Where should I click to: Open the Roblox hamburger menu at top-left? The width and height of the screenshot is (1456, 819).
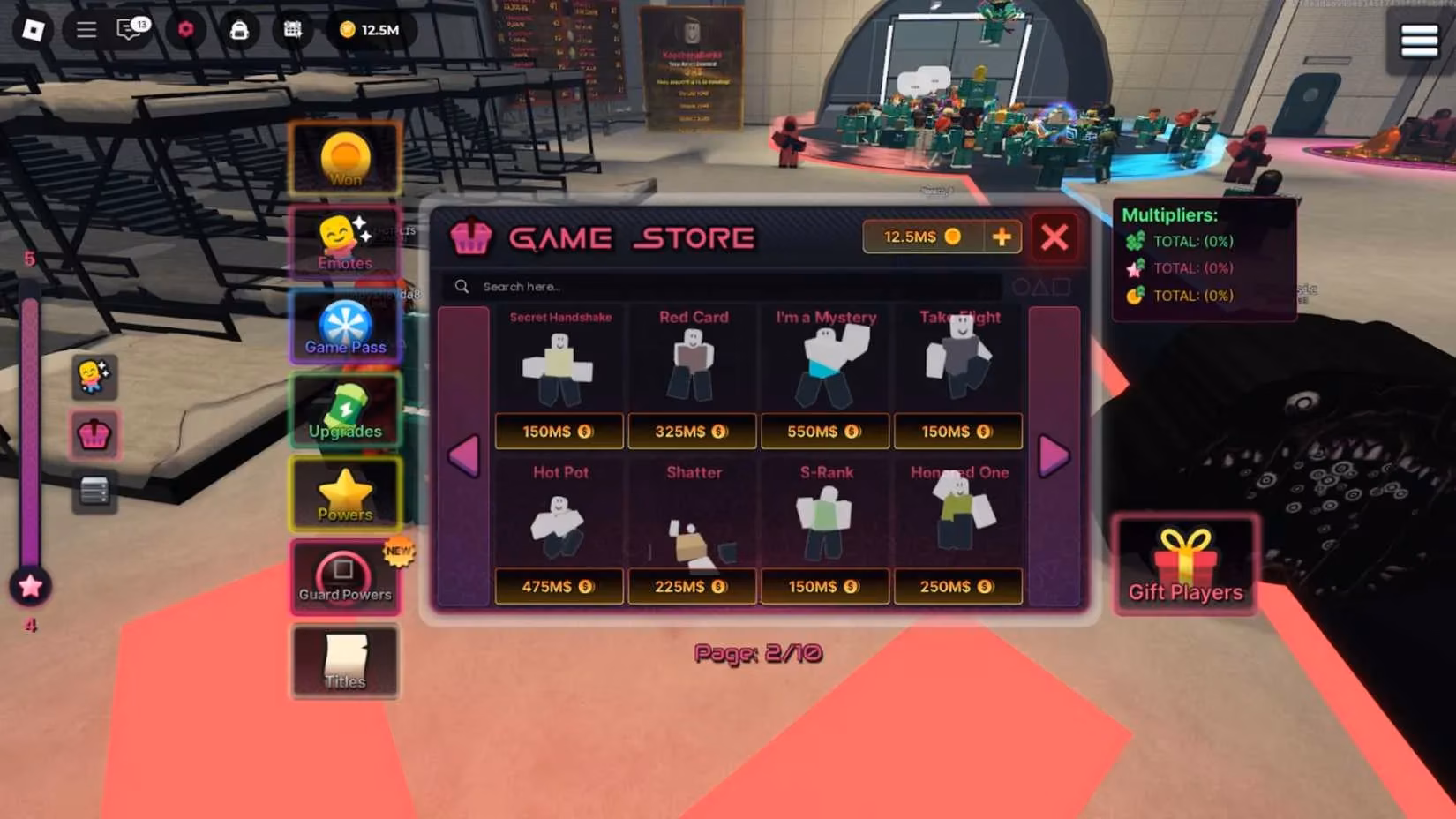86,28
